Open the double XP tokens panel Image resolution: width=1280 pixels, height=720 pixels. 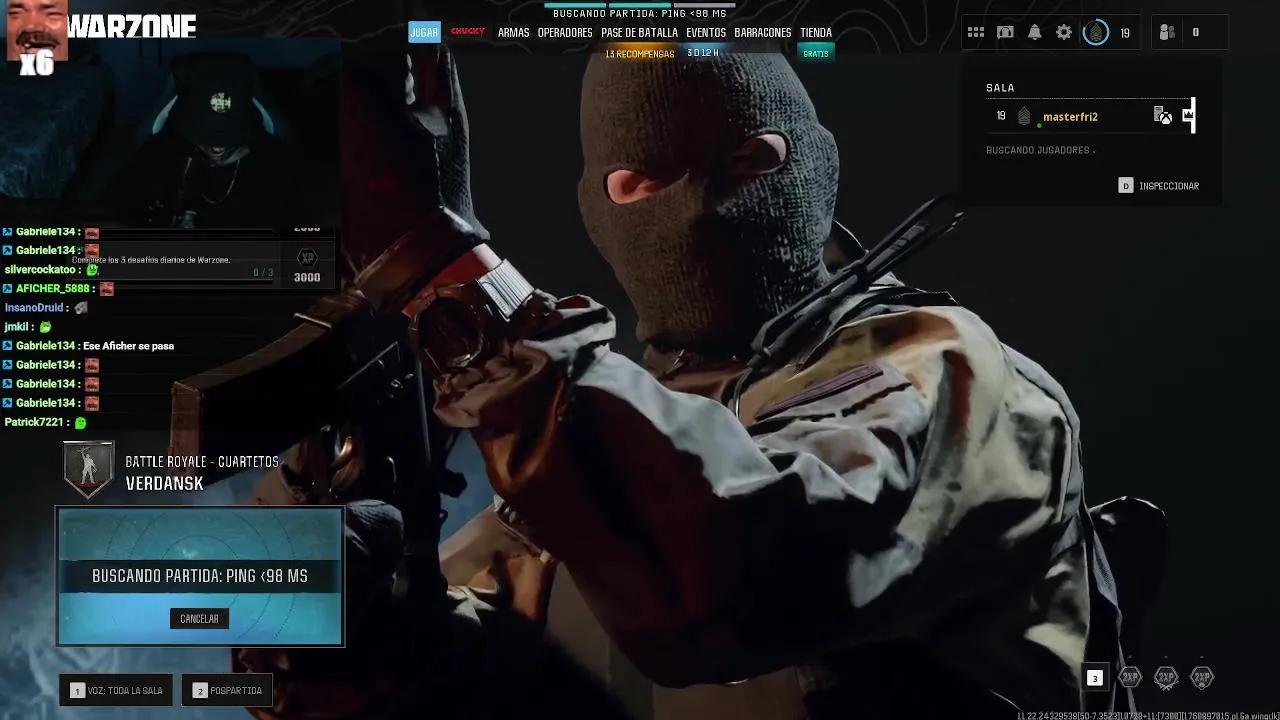tap(1166, 678)
